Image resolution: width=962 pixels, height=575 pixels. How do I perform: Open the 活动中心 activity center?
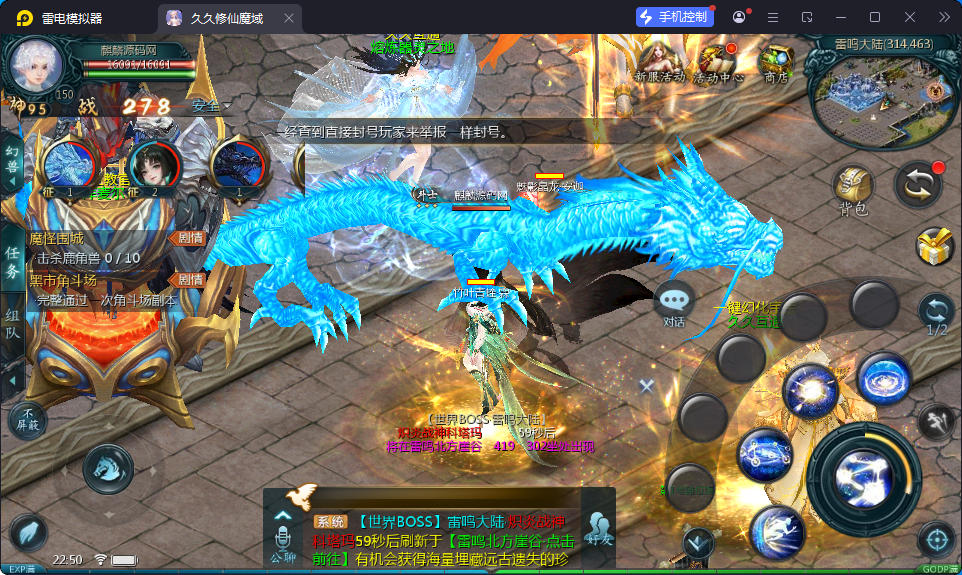(x=718, y=60)
